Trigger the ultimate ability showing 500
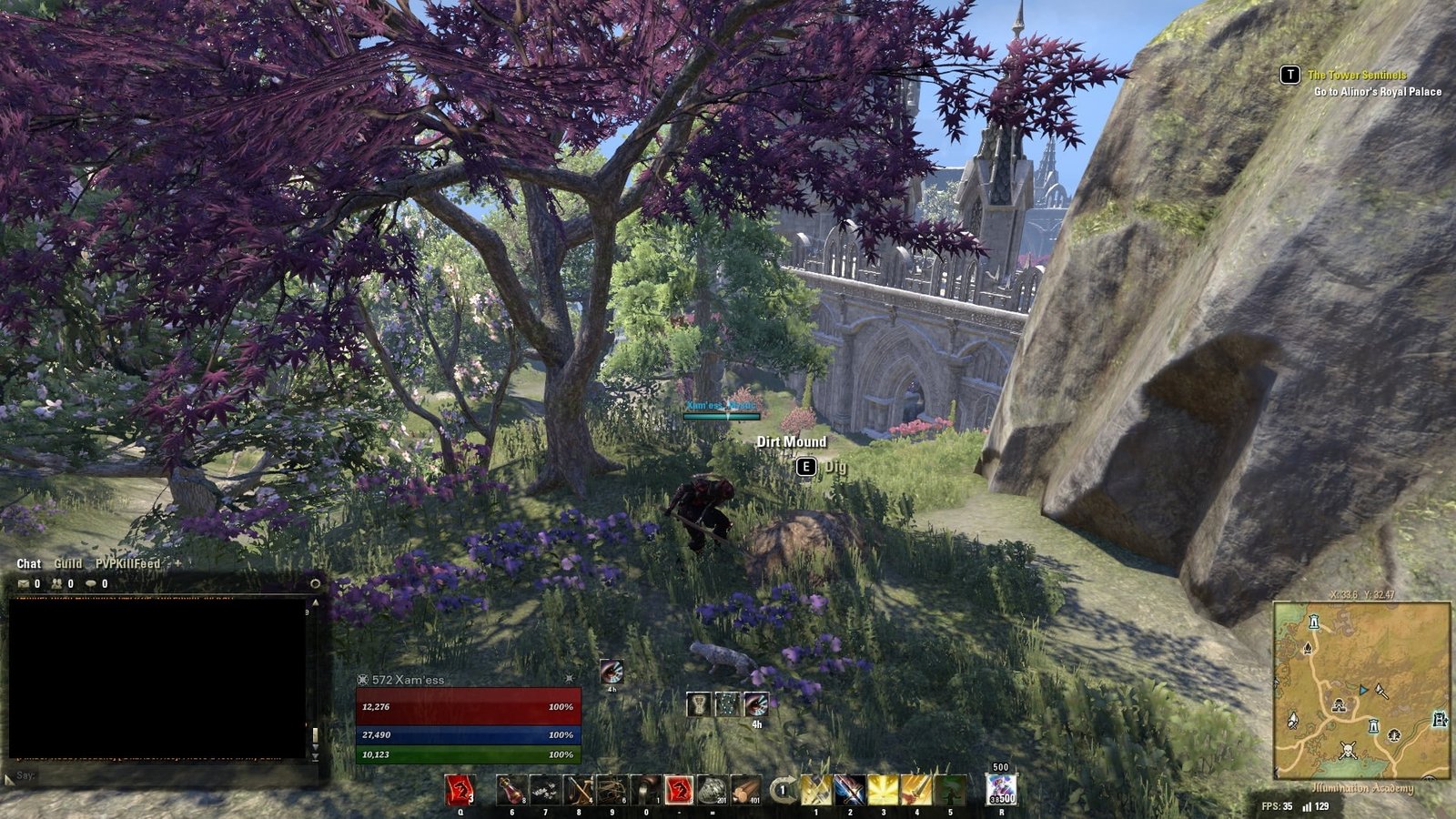This screenshot has width=1456, height=819. point(1001,789)
